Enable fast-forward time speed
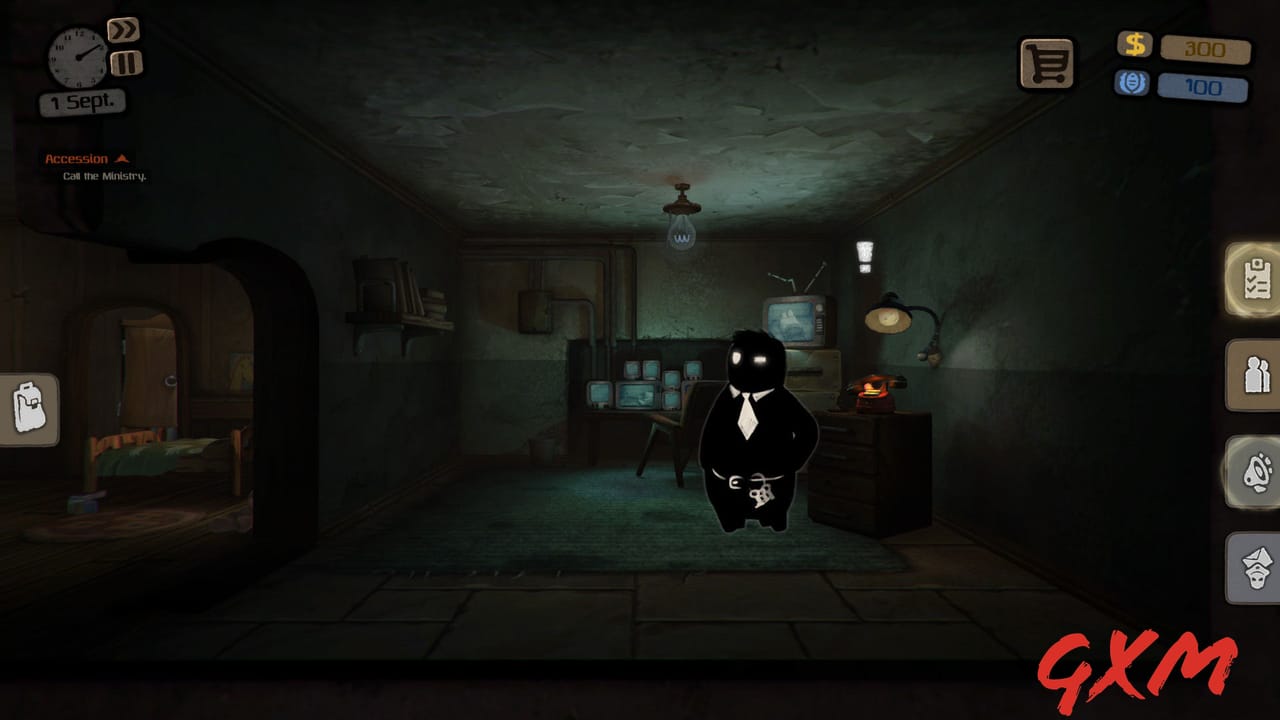Image resolution: width=1280 pixels, height=720 pixels. coord(122,29)
